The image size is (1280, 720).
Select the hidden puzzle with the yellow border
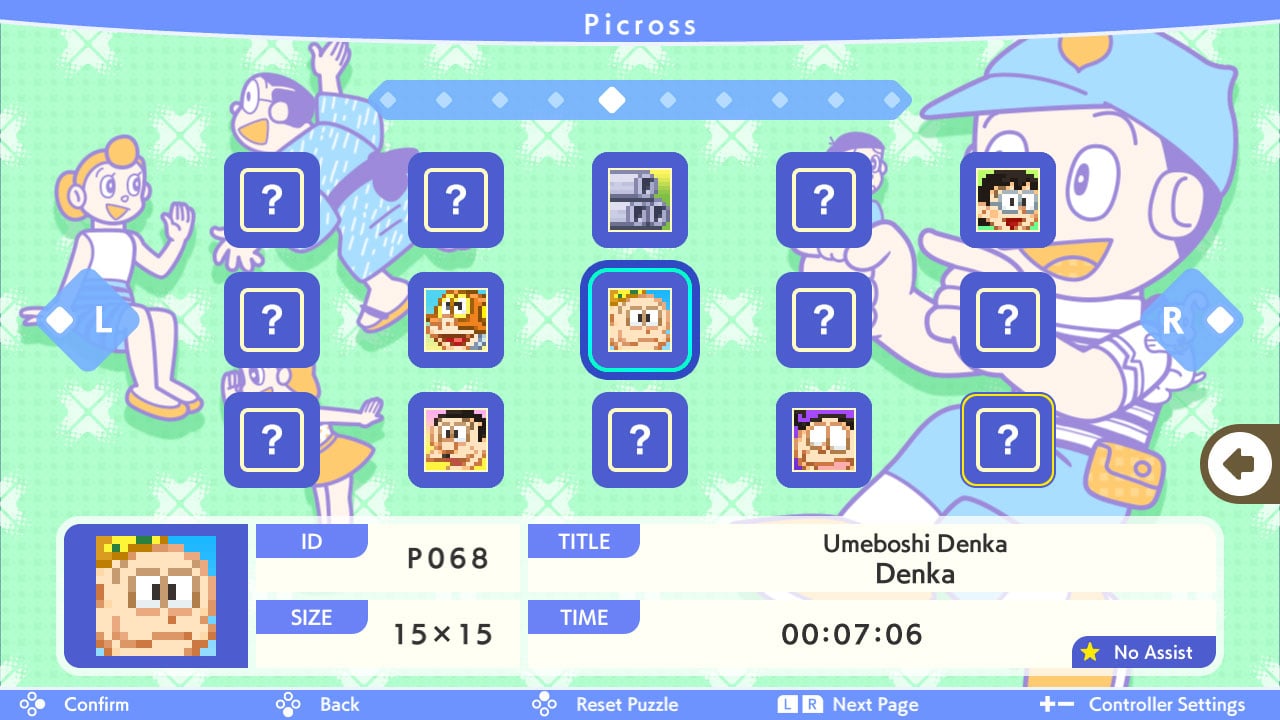1008,441
